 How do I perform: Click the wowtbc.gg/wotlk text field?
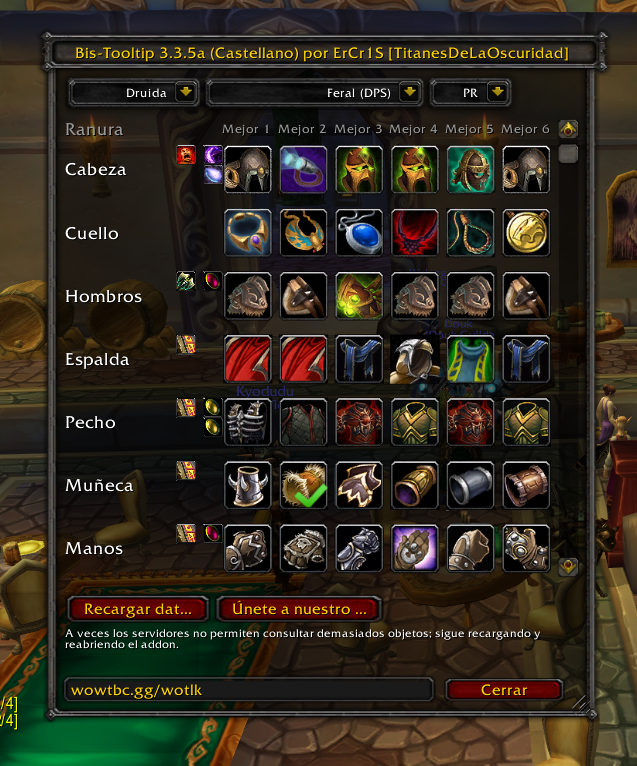(248, 689)
